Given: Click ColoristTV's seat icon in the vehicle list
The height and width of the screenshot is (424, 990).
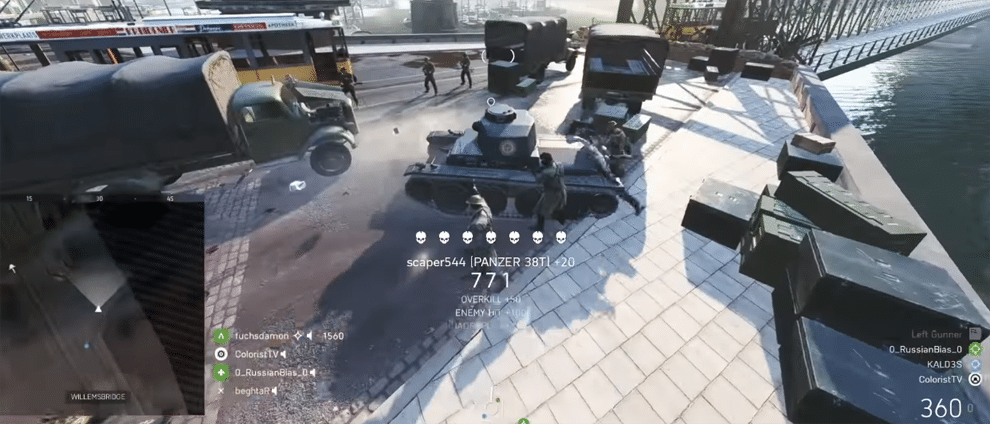Looking at the screenshot, I should pyautogui.click(x=975, y=380).
